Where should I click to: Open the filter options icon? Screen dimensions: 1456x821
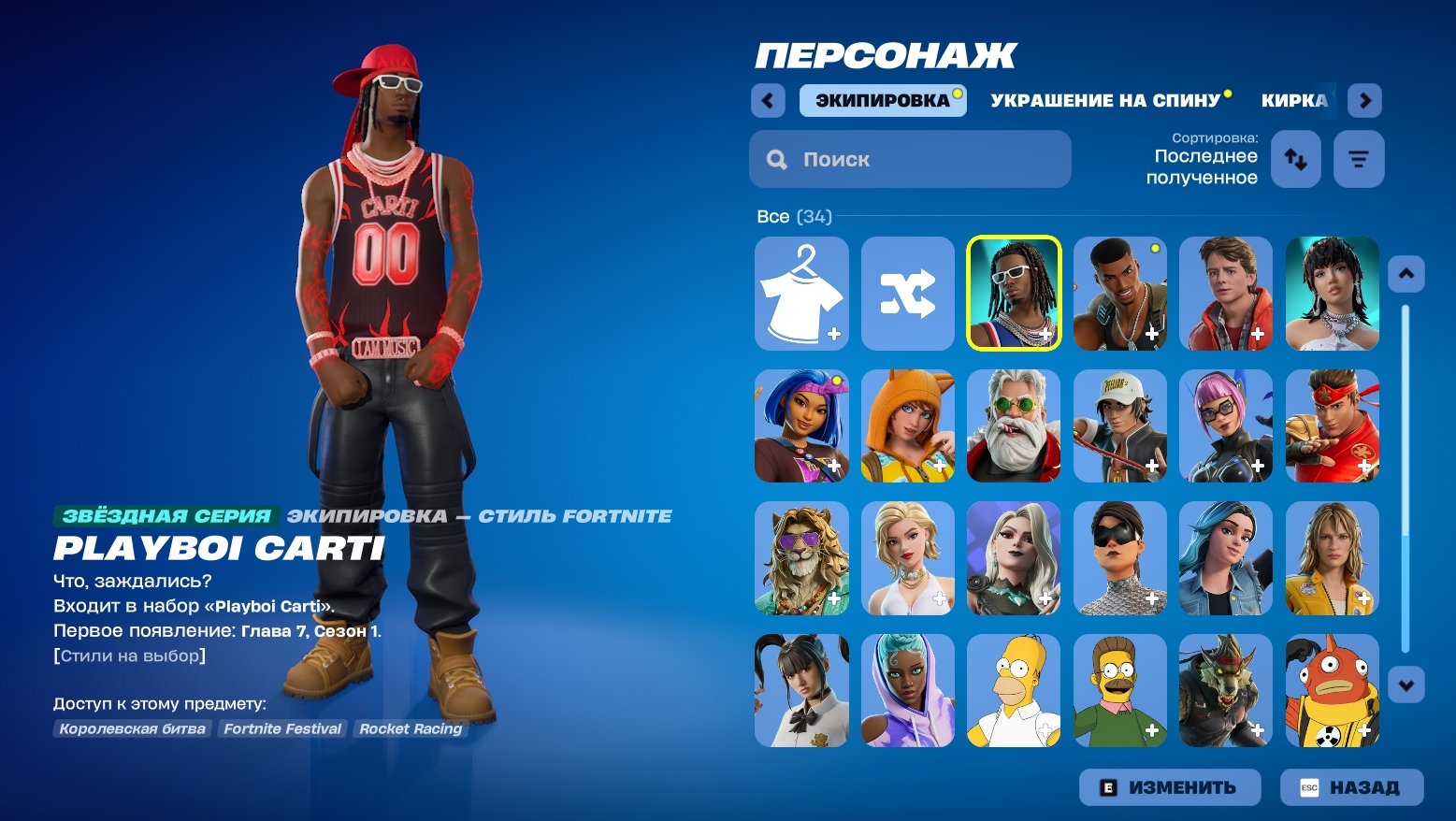click(x=1358, y=158)
